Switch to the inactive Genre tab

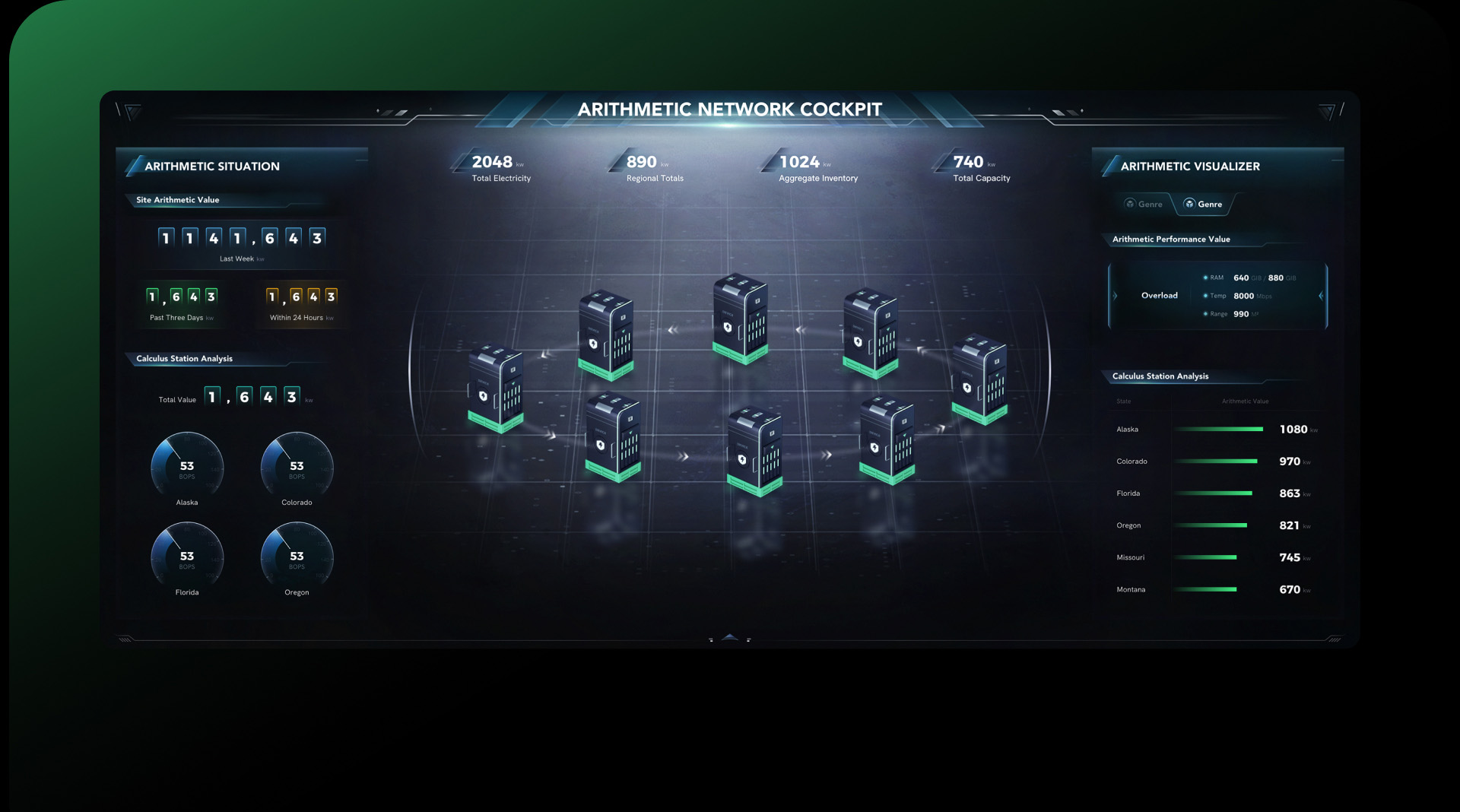[1144, 204]
